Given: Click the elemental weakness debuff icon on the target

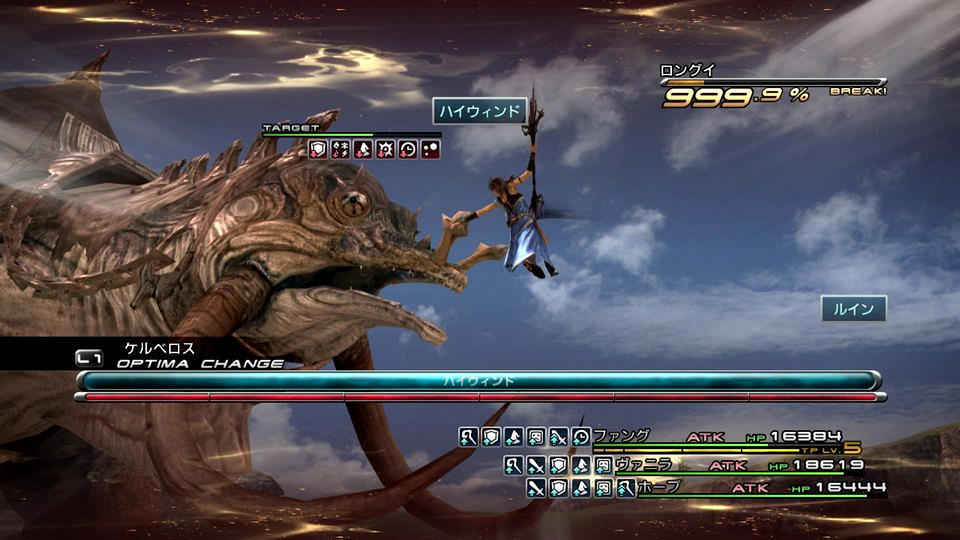Looking at the screenshot, I should (x=340, y=149).
